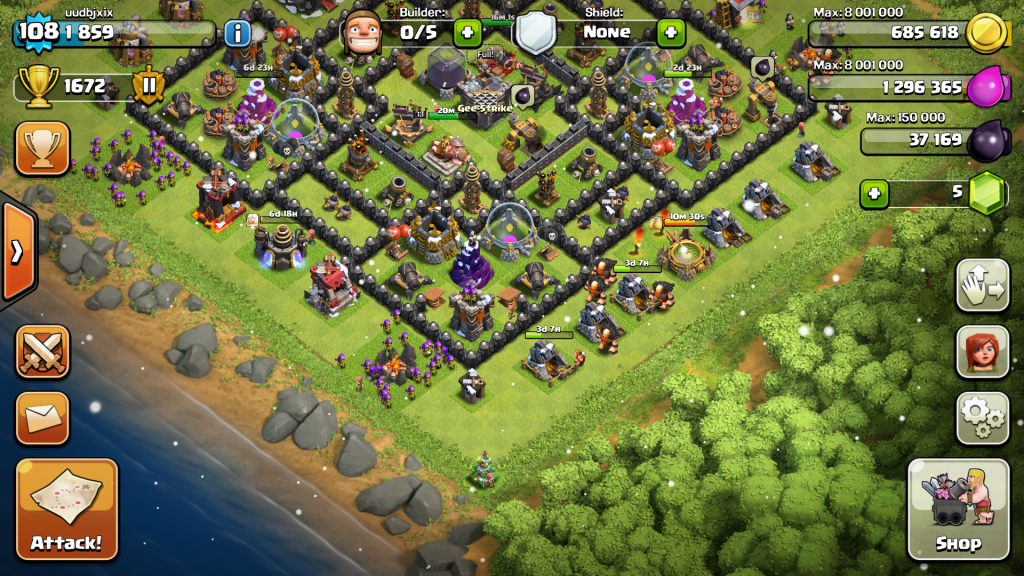Open the mail envelope inbox
This screenshot has width=1024, height=576.
coord(42,418)
